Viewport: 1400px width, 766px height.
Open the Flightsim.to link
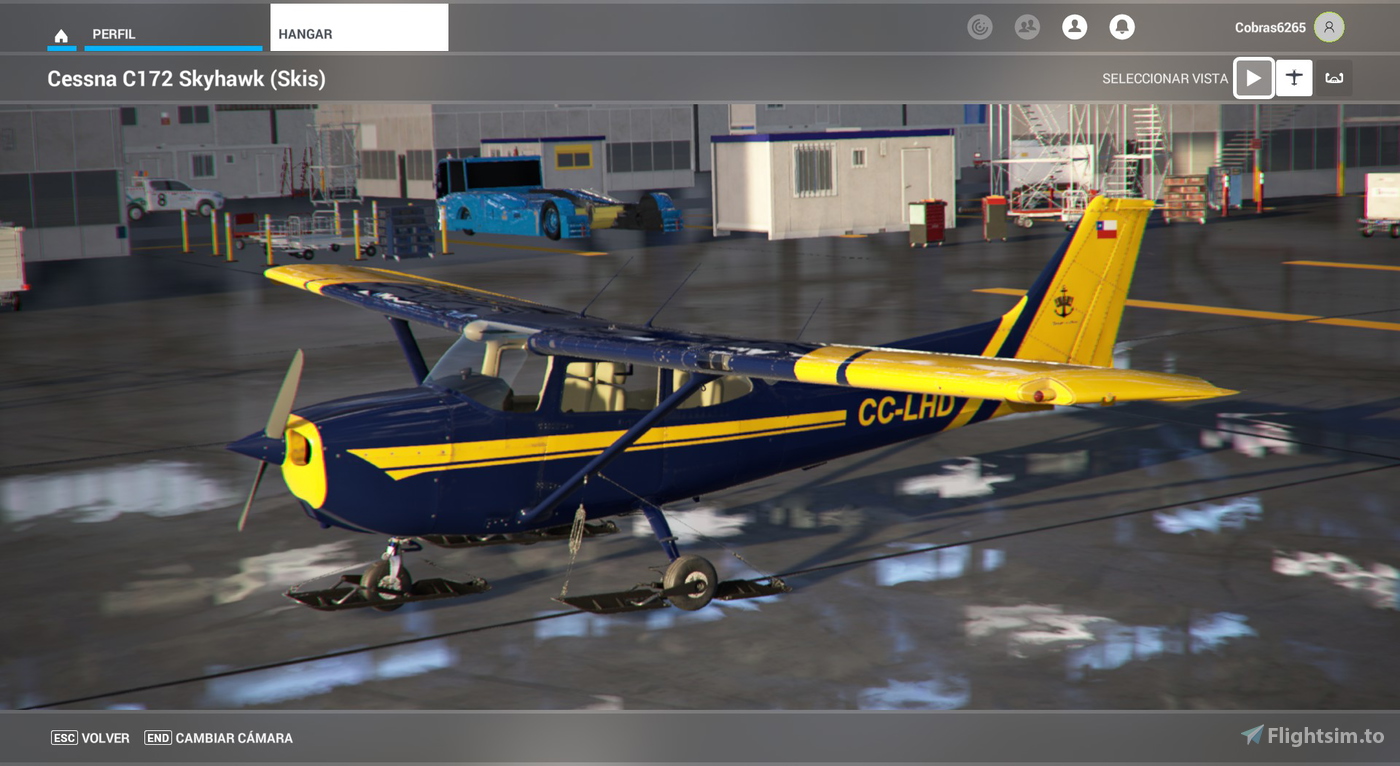[x=1309, y=734]
